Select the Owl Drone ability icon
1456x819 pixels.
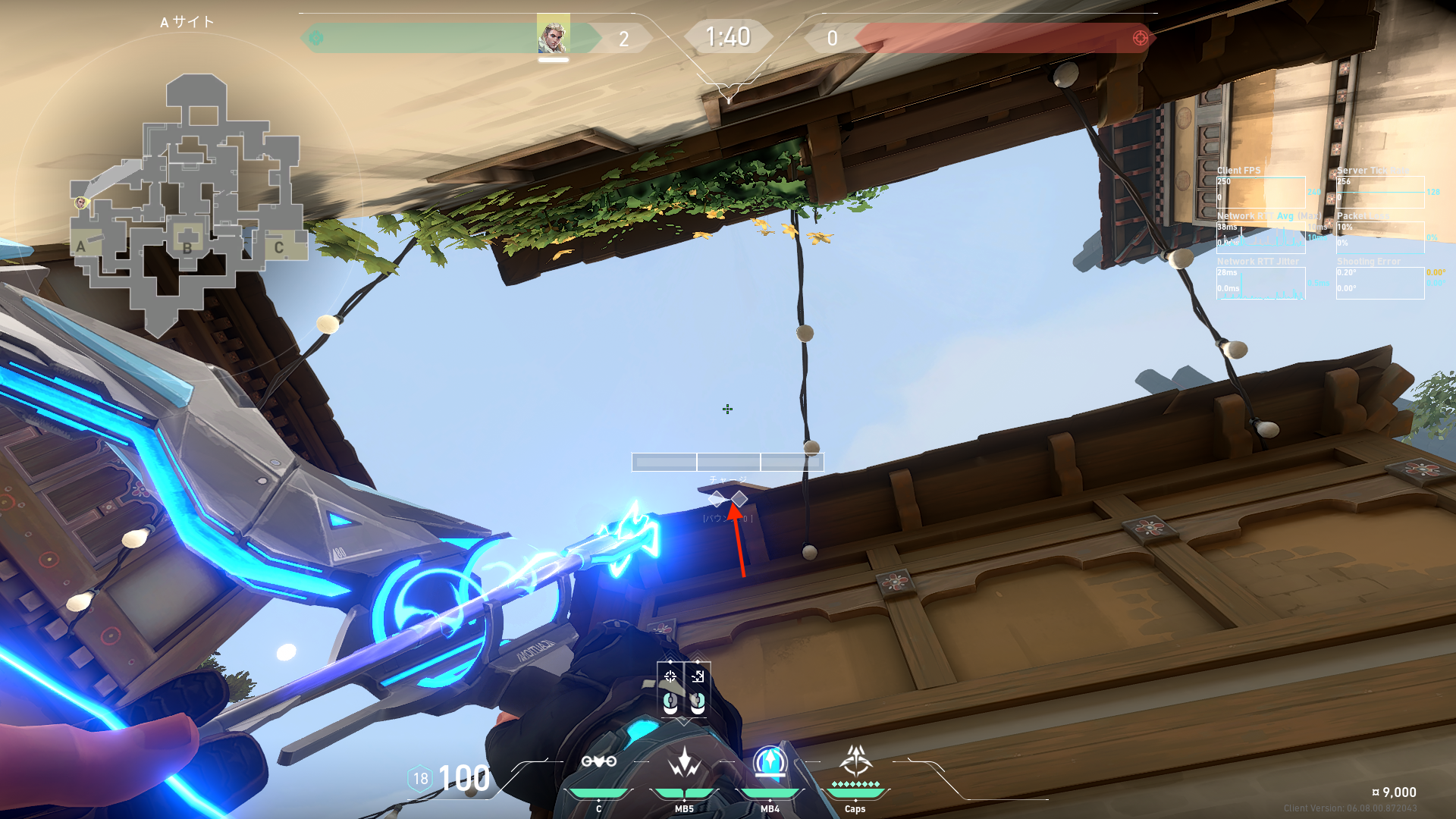(598, 761)
